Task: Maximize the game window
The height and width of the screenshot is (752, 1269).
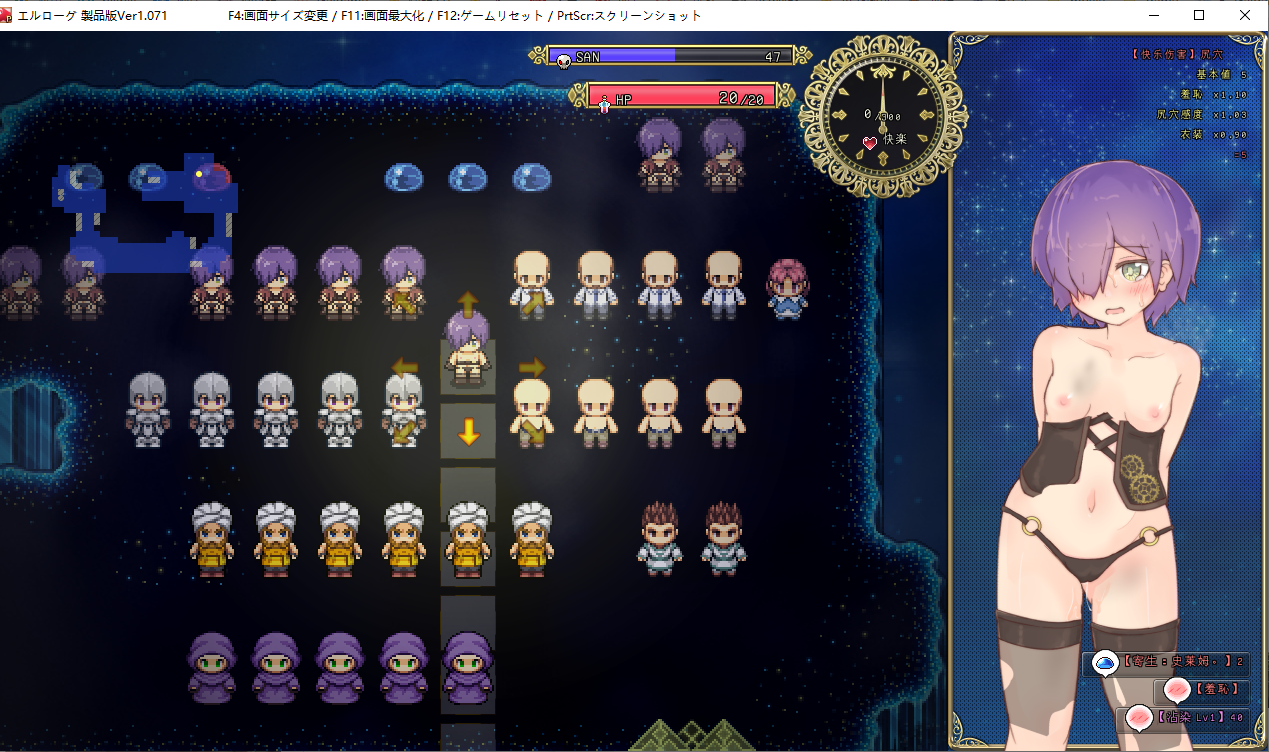Action: [1199, 15]
